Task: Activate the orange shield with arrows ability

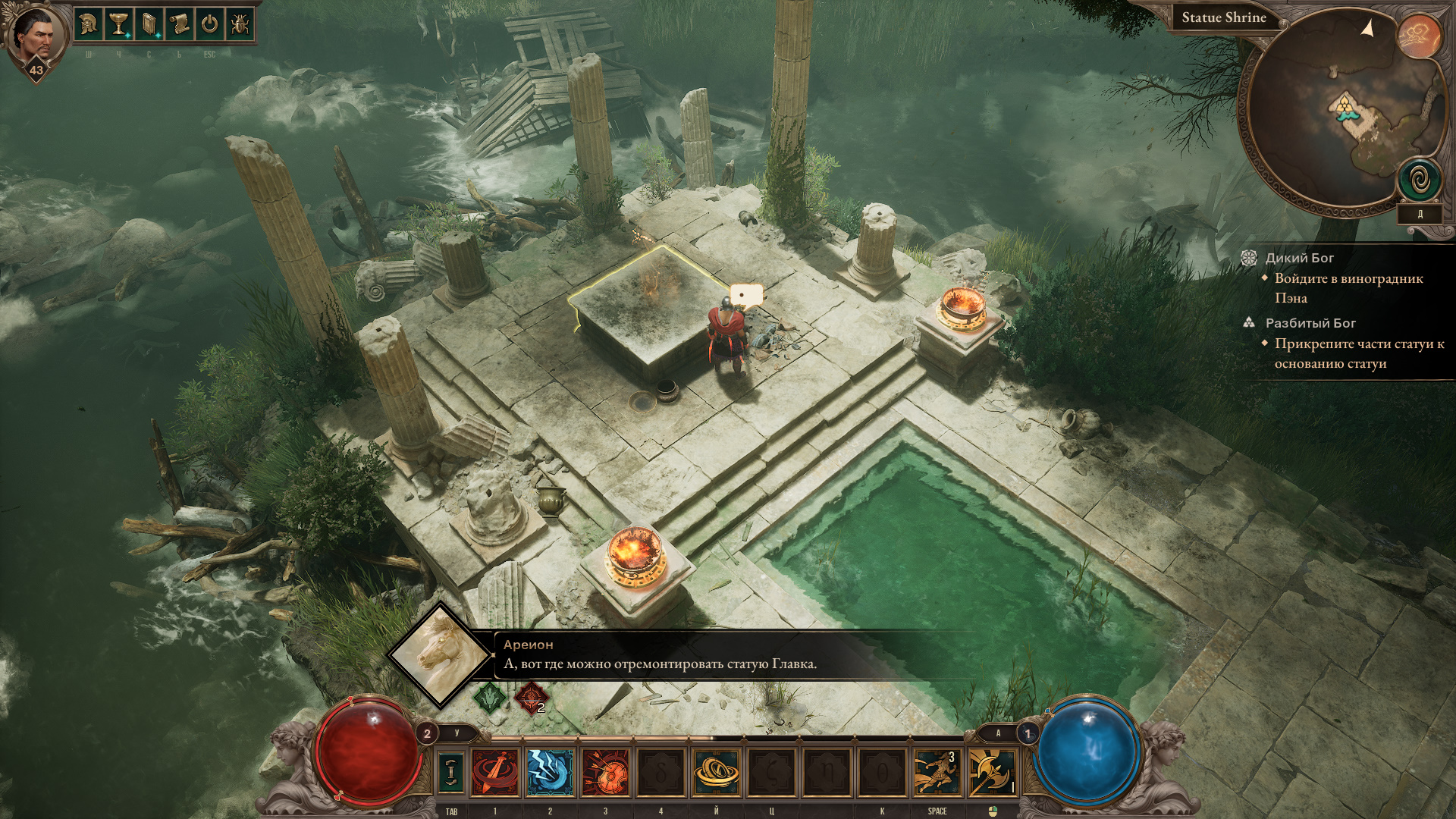Action: point(605,772)
